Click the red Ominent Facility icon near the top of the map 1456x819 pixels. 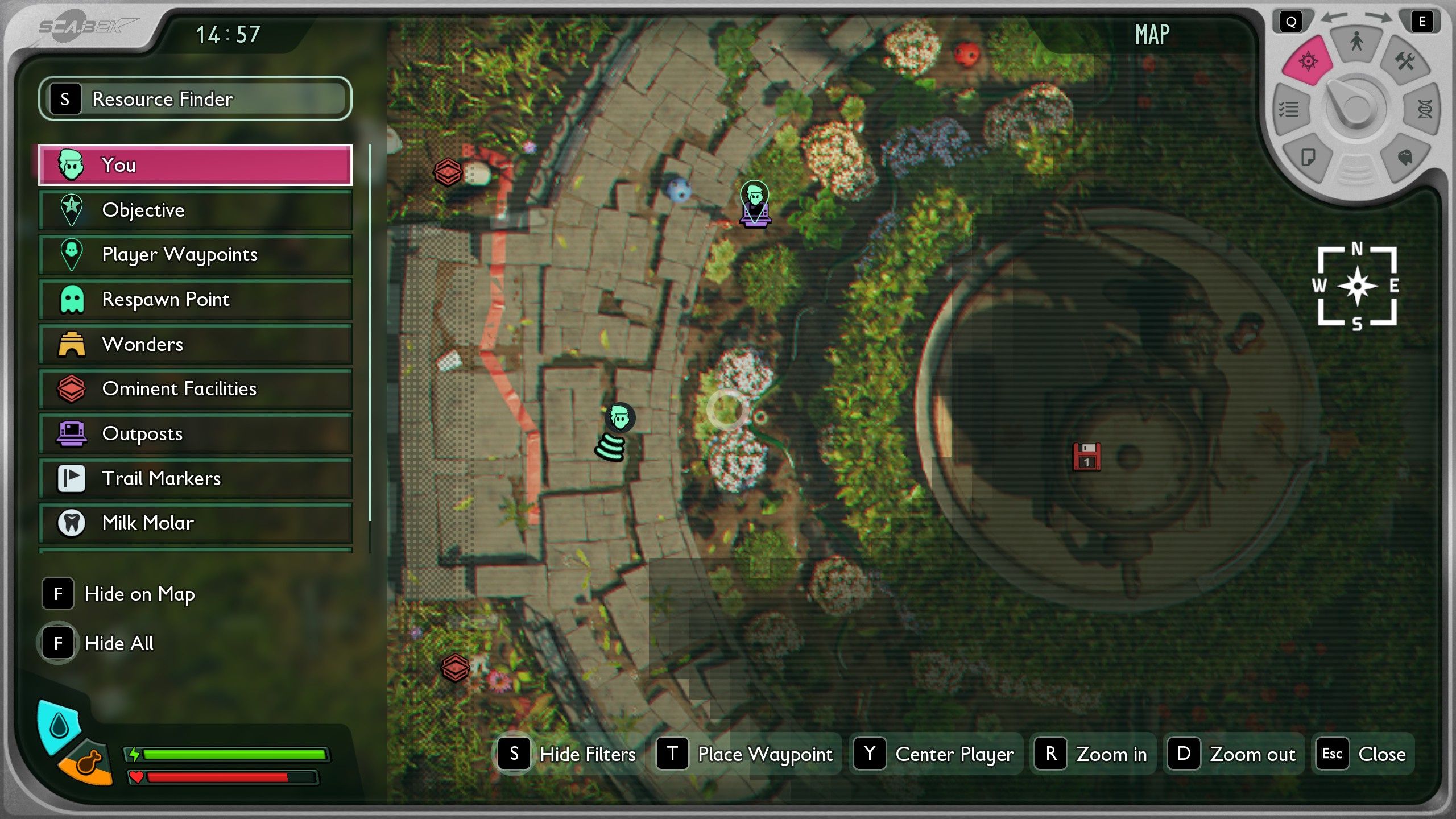[449, 172]
